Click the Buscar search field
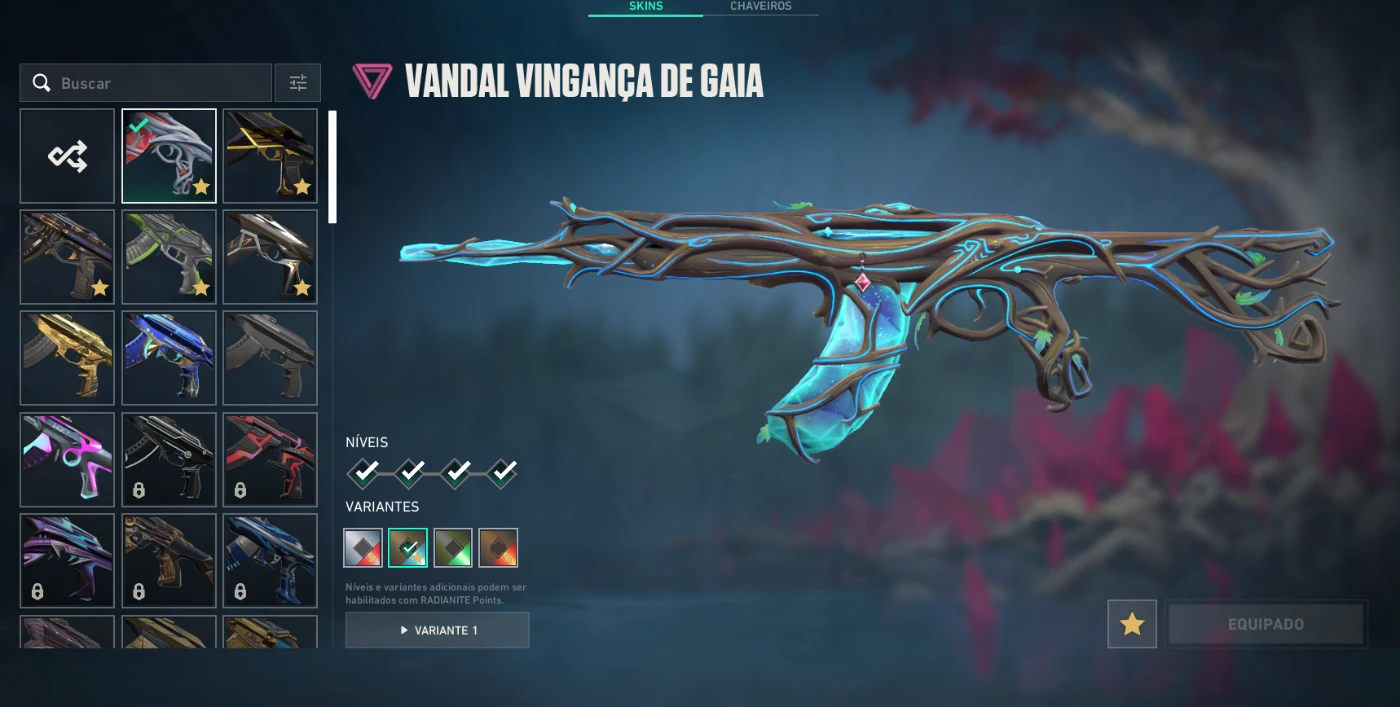This screenshot has width=1400, height=707. [x=160, y=83]
